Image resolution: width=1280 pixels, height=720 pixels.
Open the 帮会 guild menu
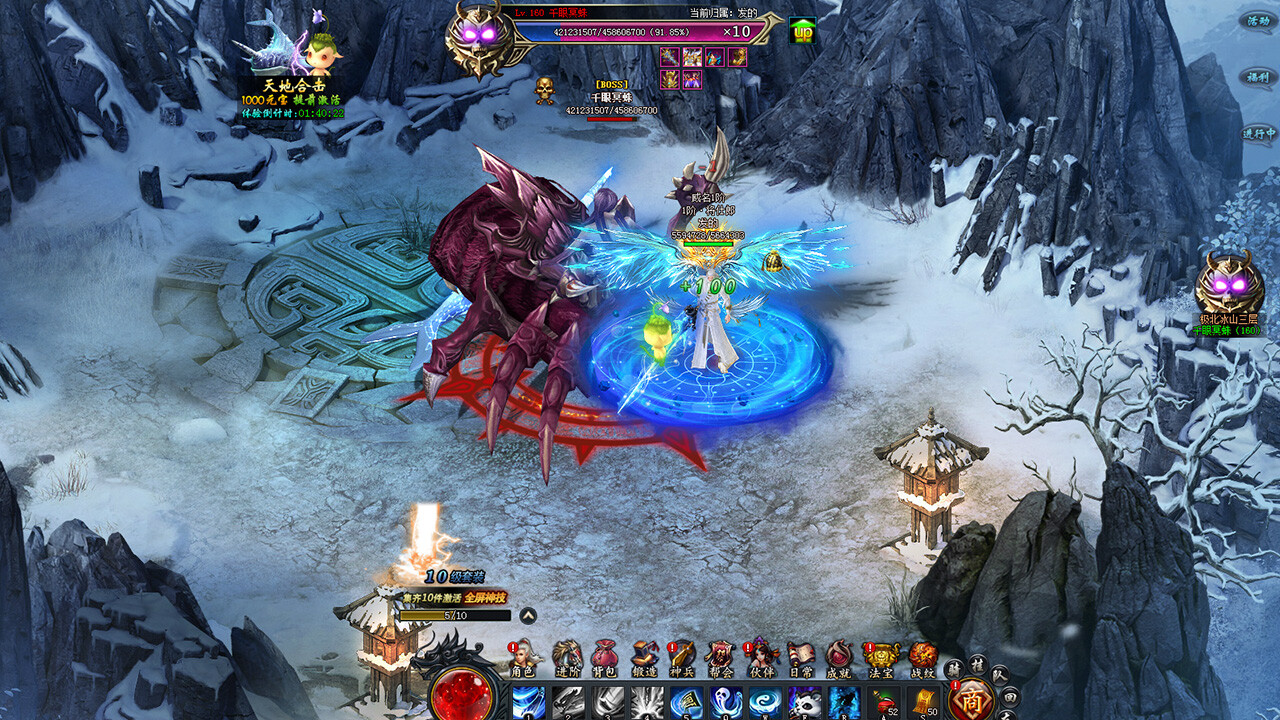722,657
